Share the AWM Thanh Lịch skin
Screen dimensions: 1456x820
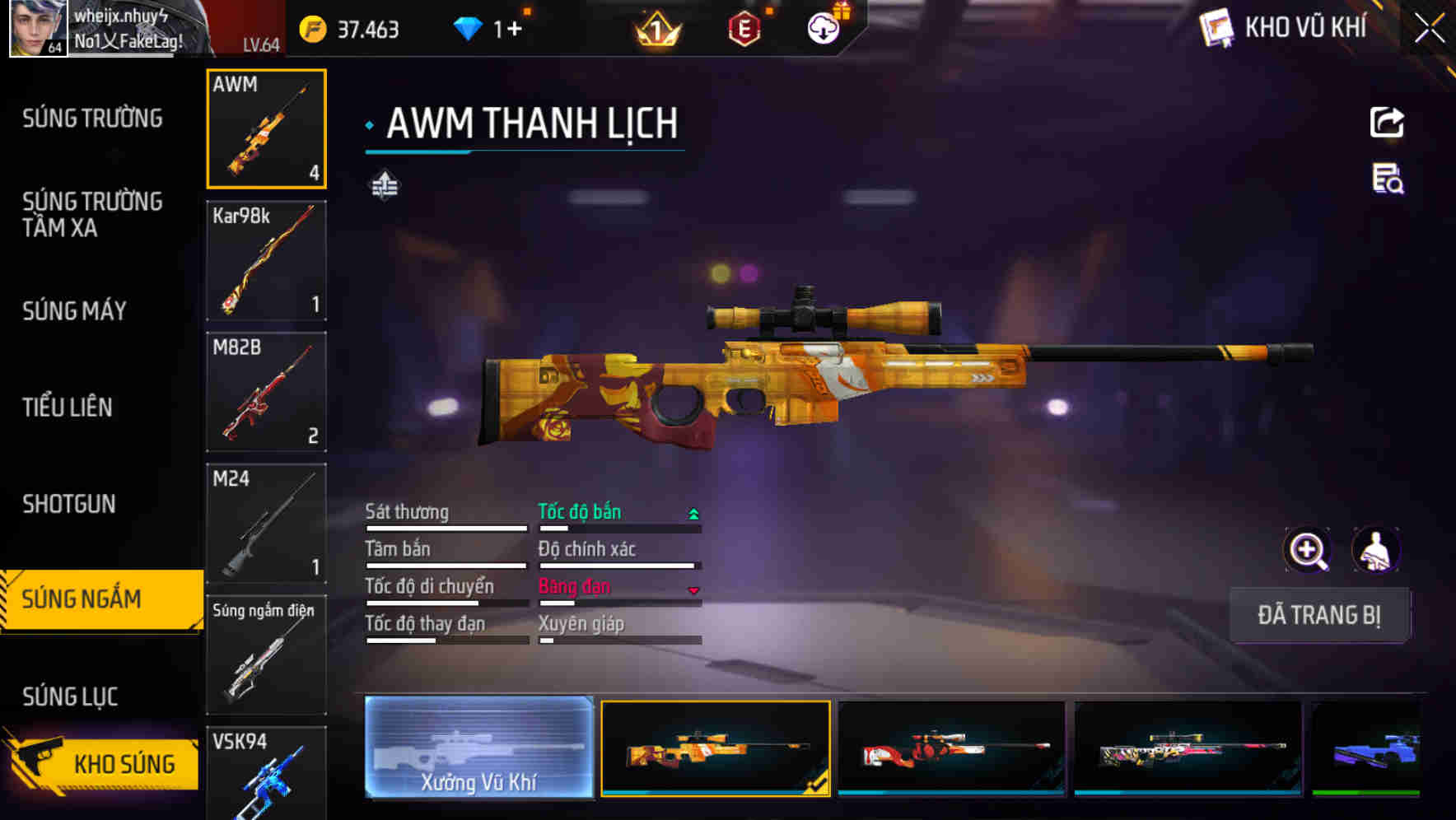1387,122
